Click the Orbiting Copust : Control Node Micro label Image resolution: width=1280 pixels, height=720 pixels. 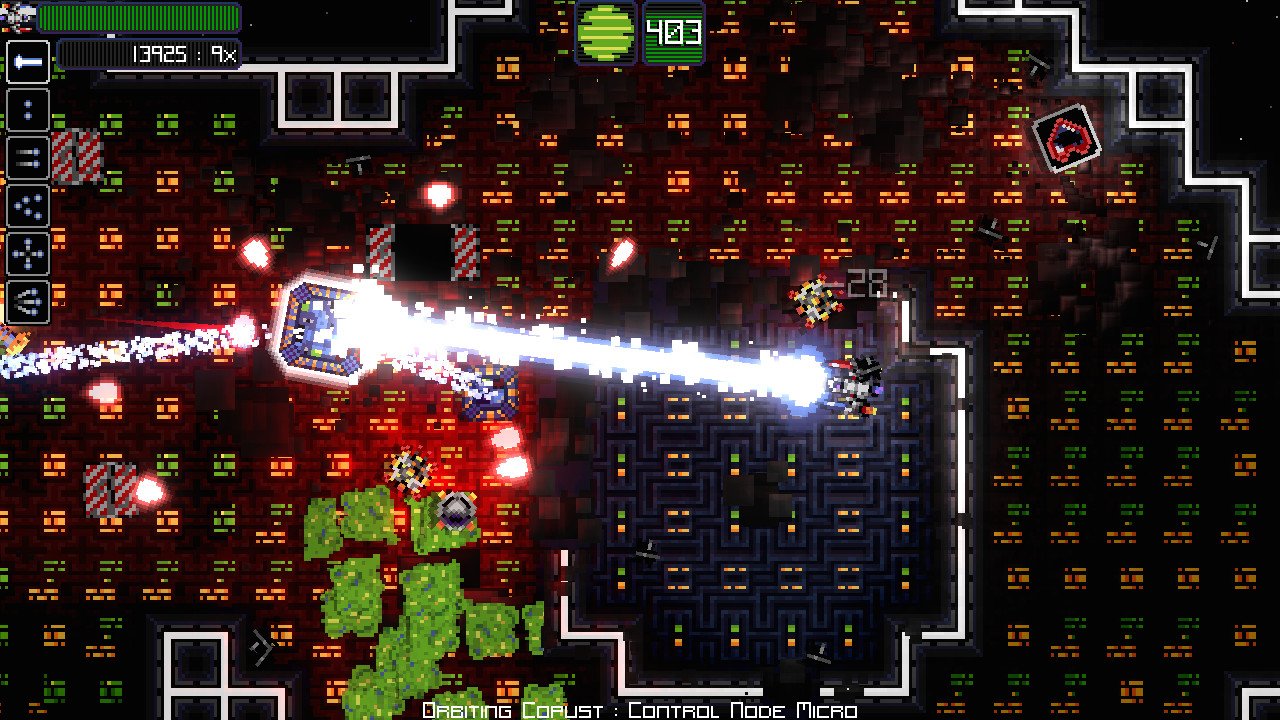coord(640,708)
